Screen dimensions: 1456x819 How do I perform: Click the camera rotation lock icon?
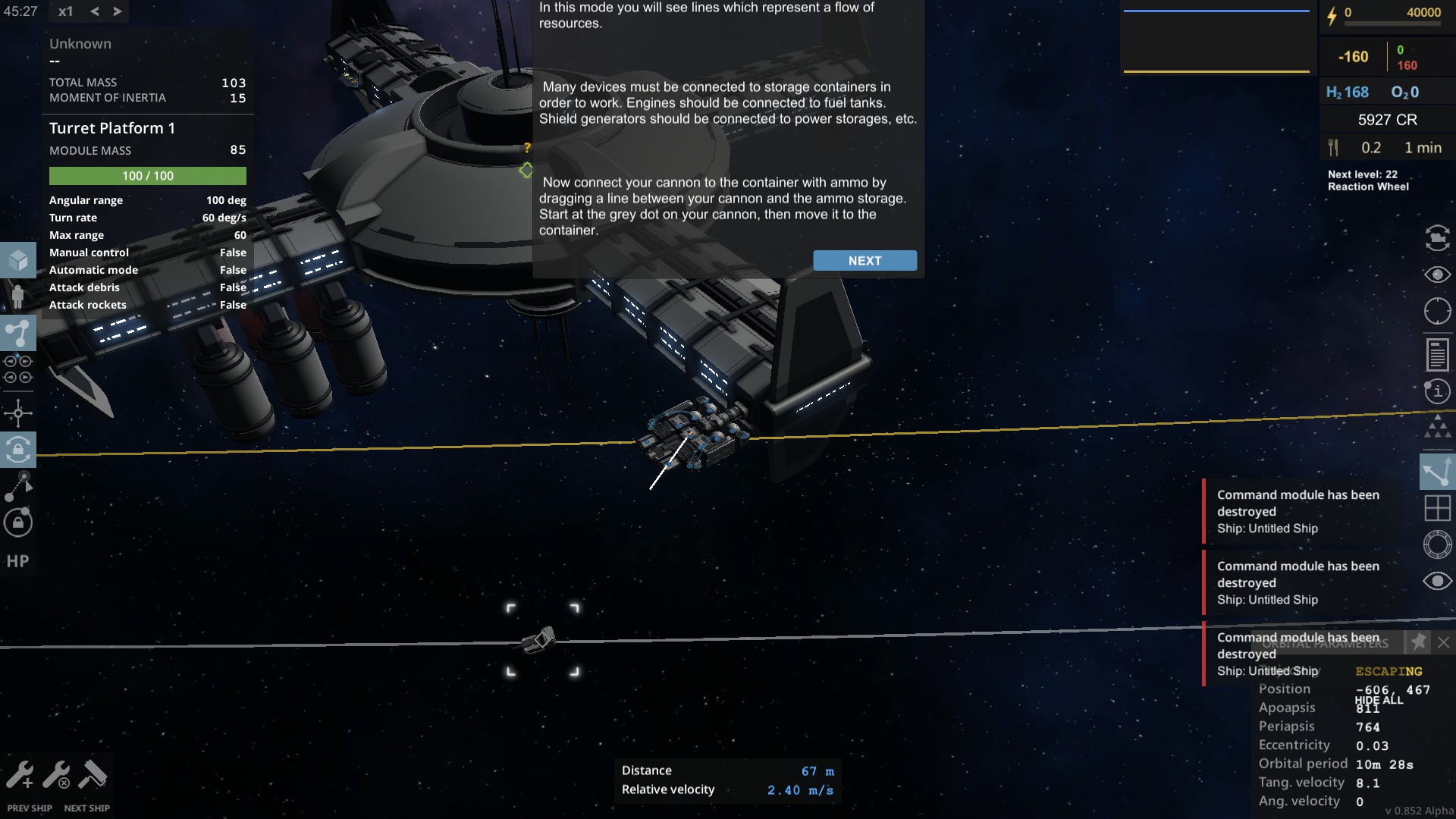point(17,449)
